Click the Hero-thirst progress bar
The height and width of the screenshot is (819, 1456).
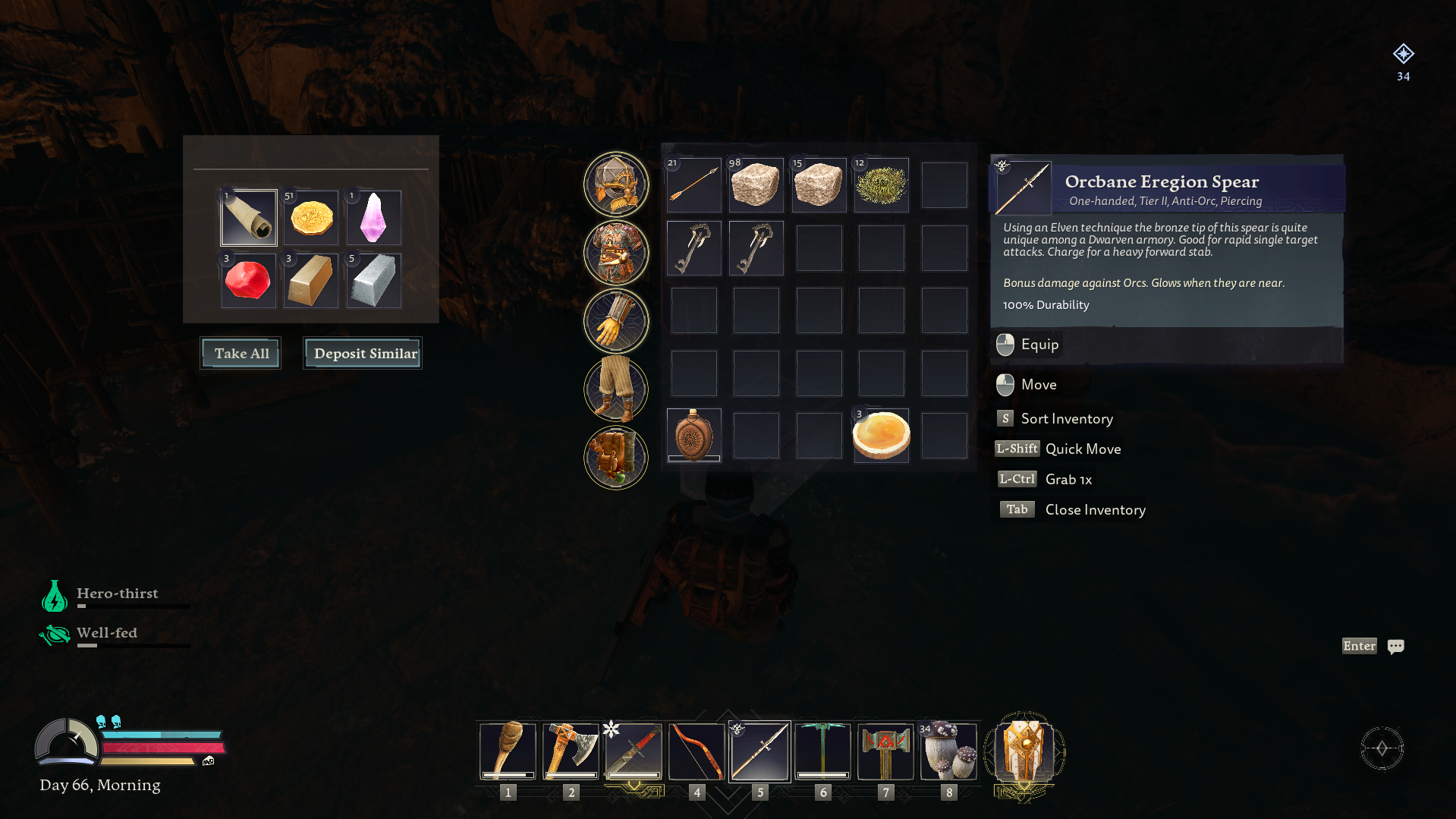[134, 606]
